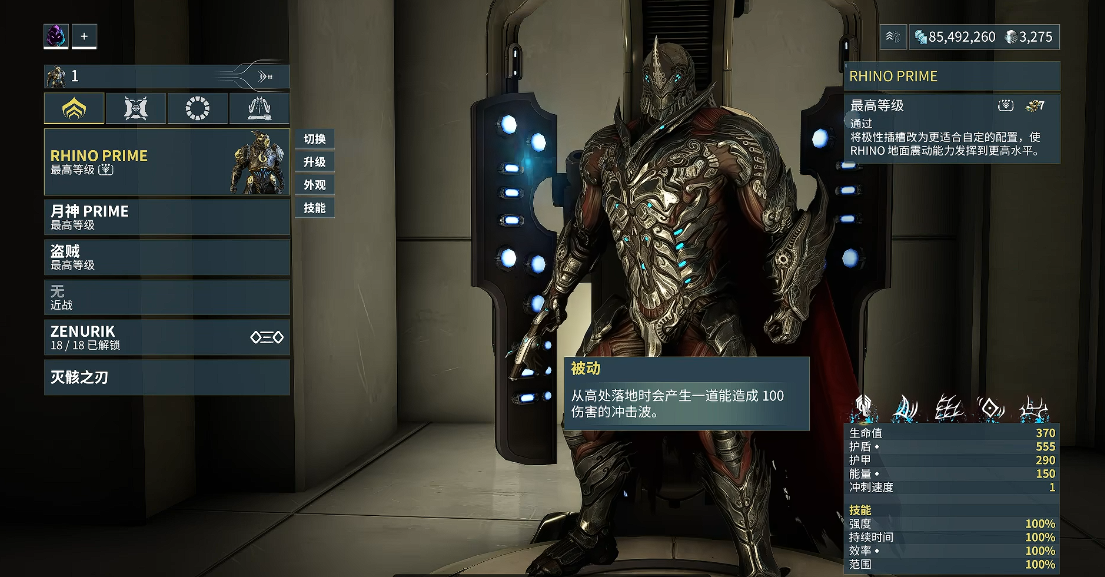This screenshot has height=577, width=1105.
Task: Click the 切换 swap button
Action: click(x=315, y=139)
